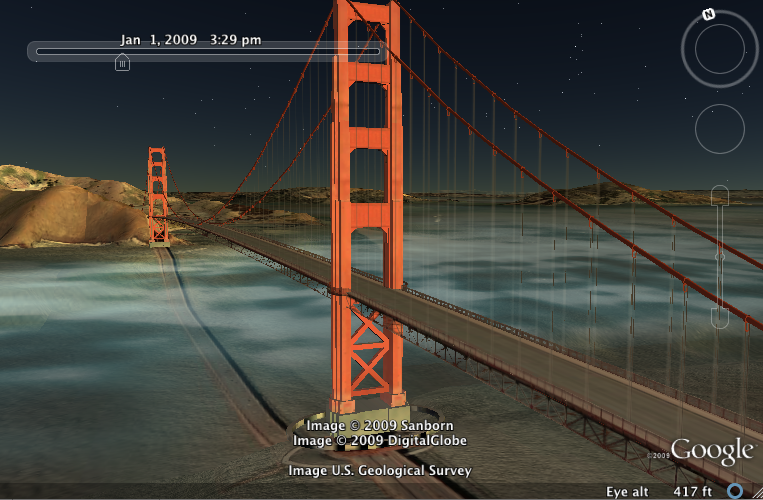Click the top end of the zoom slider
The width and height of the screenshot is (763, 500).
coord(720,195)
